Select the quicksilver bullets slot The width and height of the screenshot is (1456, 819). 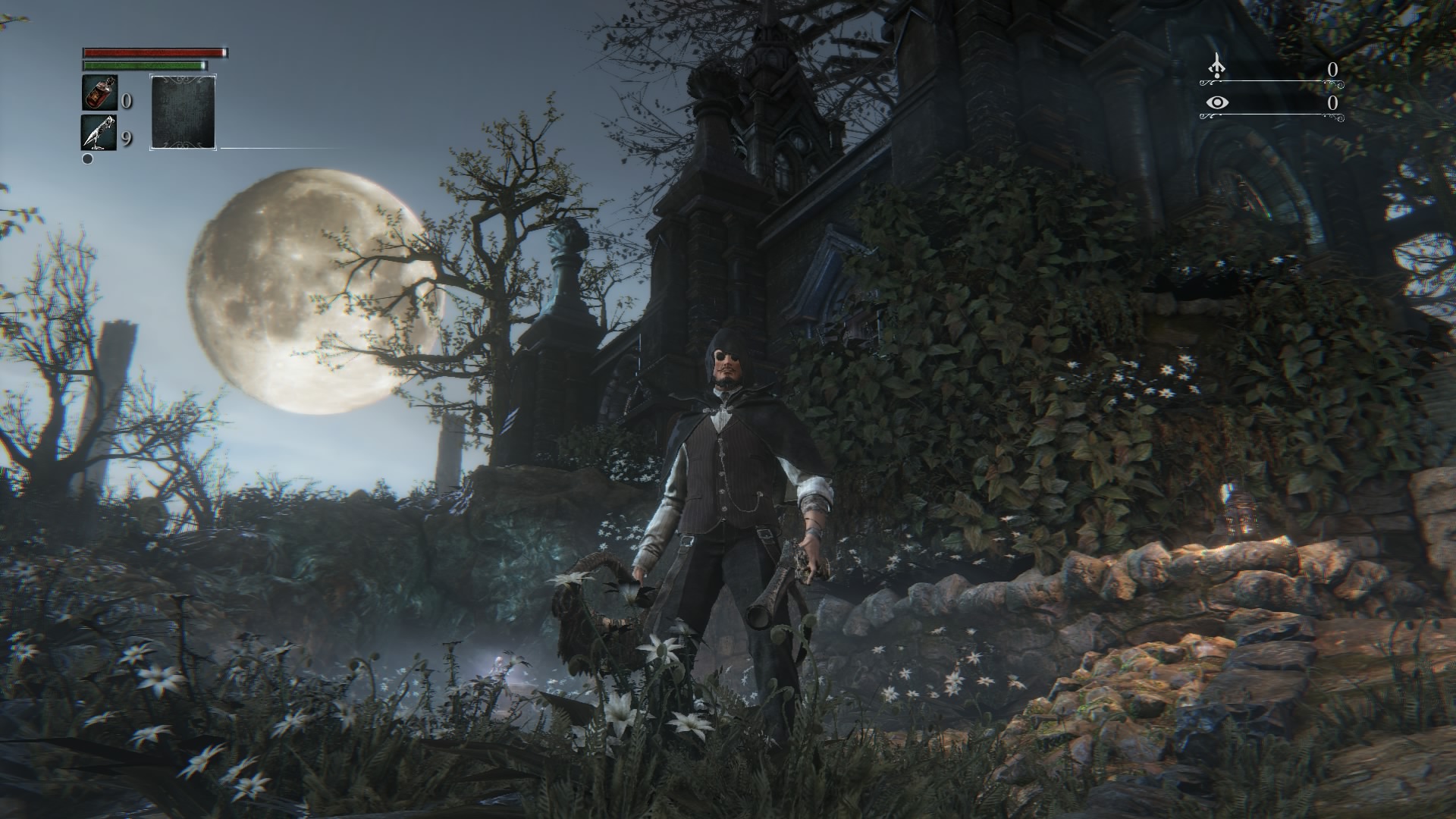point(99,133)
